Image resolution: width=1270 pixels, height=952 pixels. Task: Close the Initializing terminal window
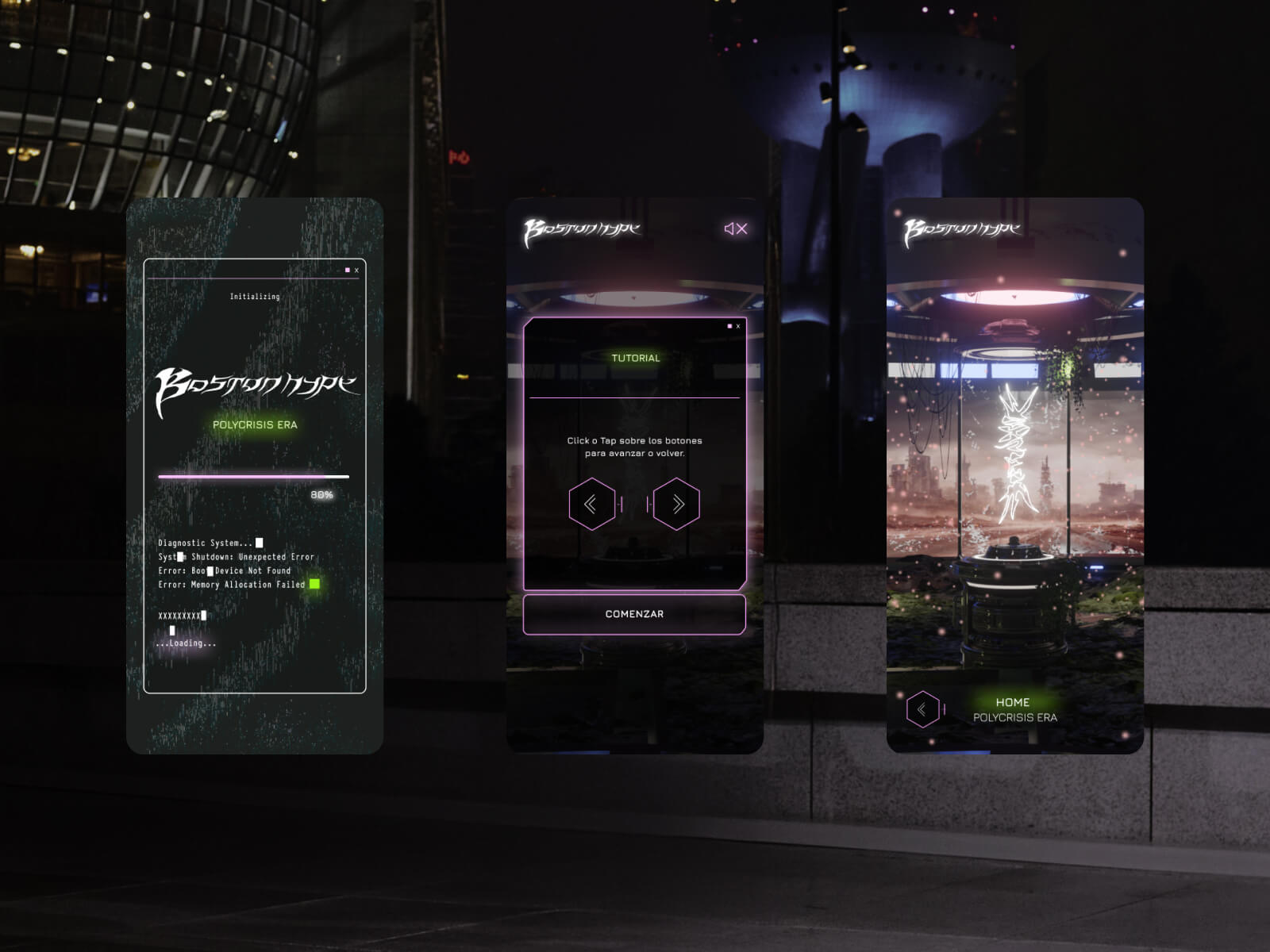tap(356, 271)
